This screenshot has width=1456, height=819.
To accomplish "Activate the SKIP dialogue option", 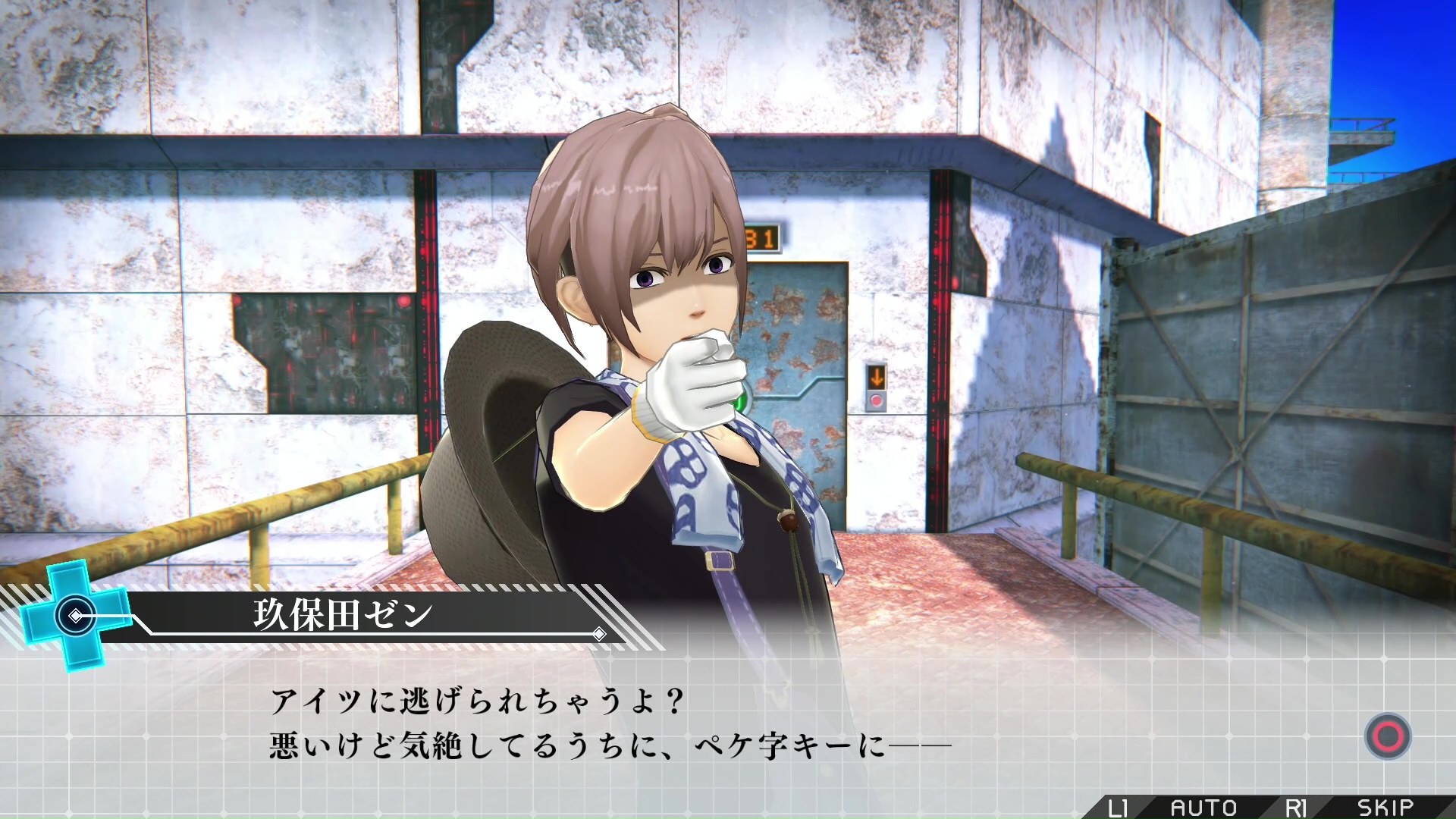I will click(1385, 808).
